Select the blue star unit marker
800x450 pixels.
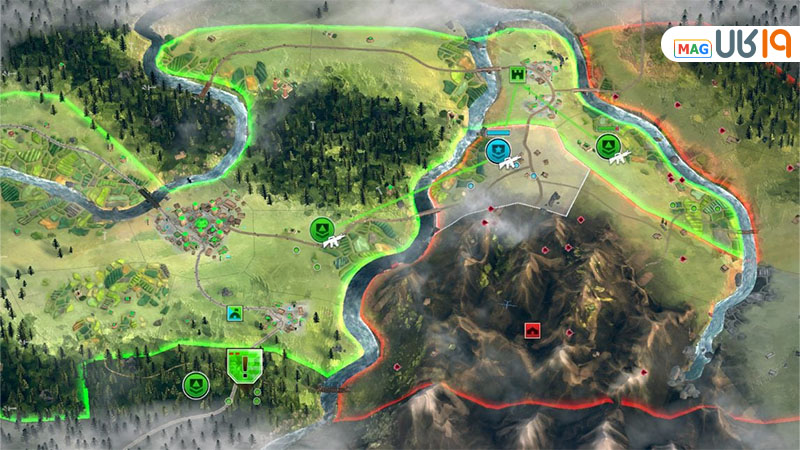[496, 151]
